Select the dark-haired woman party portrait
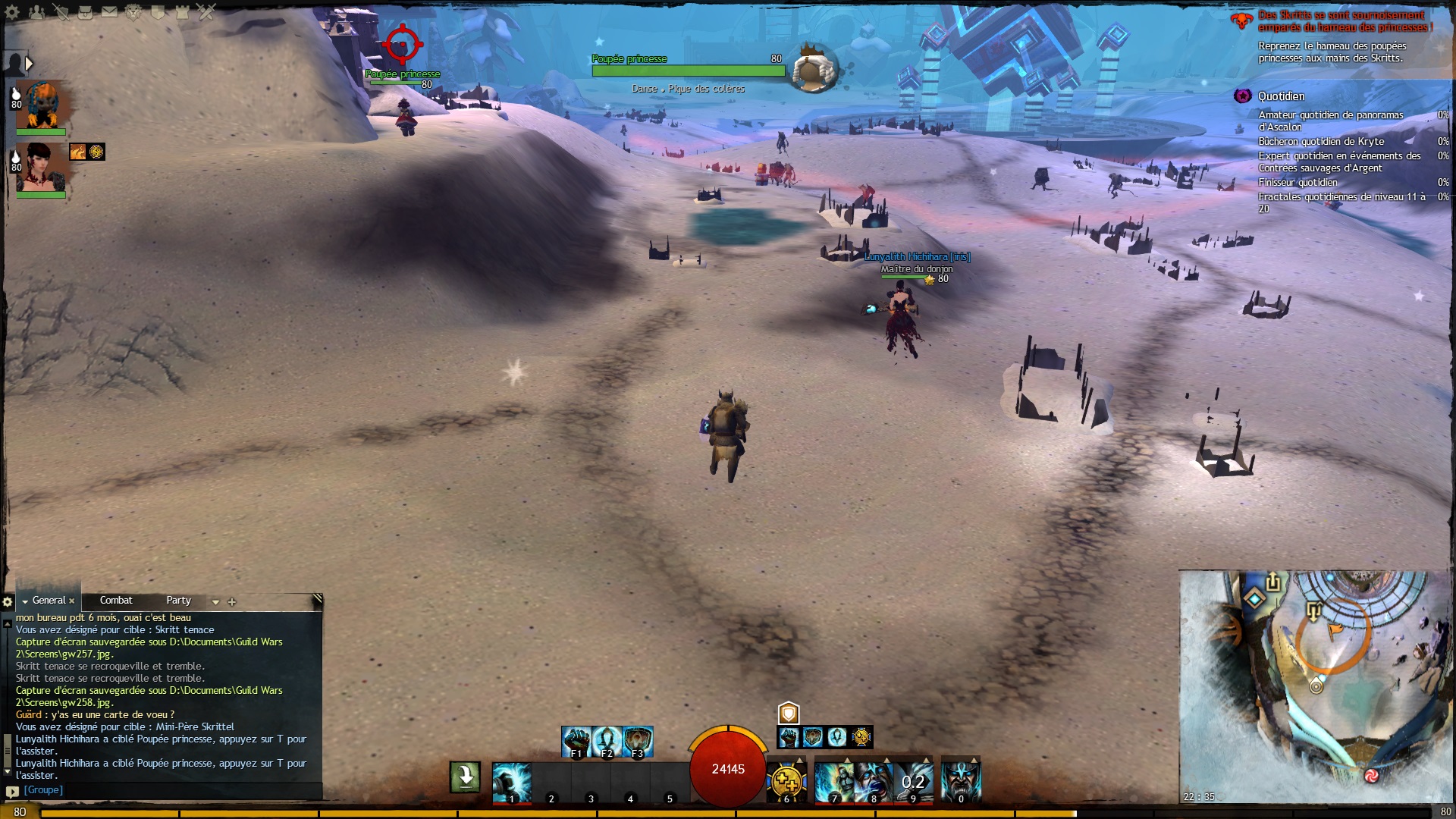This screenshot has width=1456, height=819. (x=42, y=168)
